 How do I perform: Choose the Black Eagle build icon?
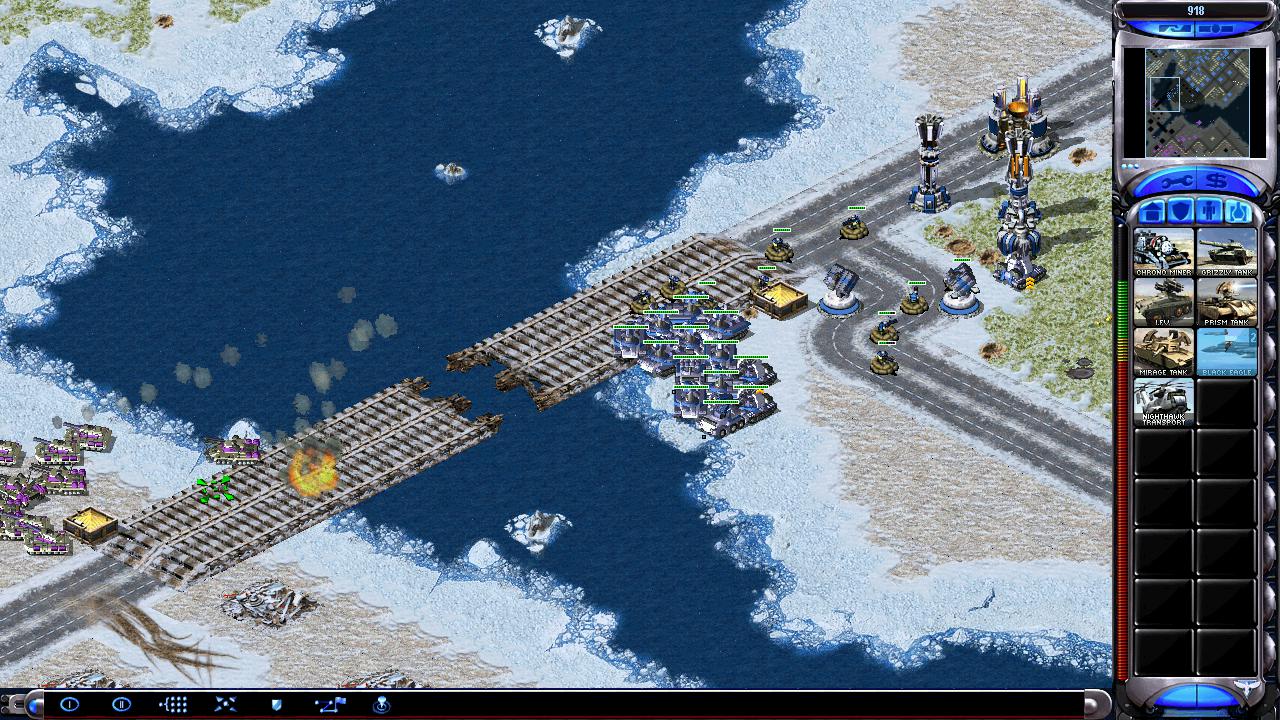1226,352
